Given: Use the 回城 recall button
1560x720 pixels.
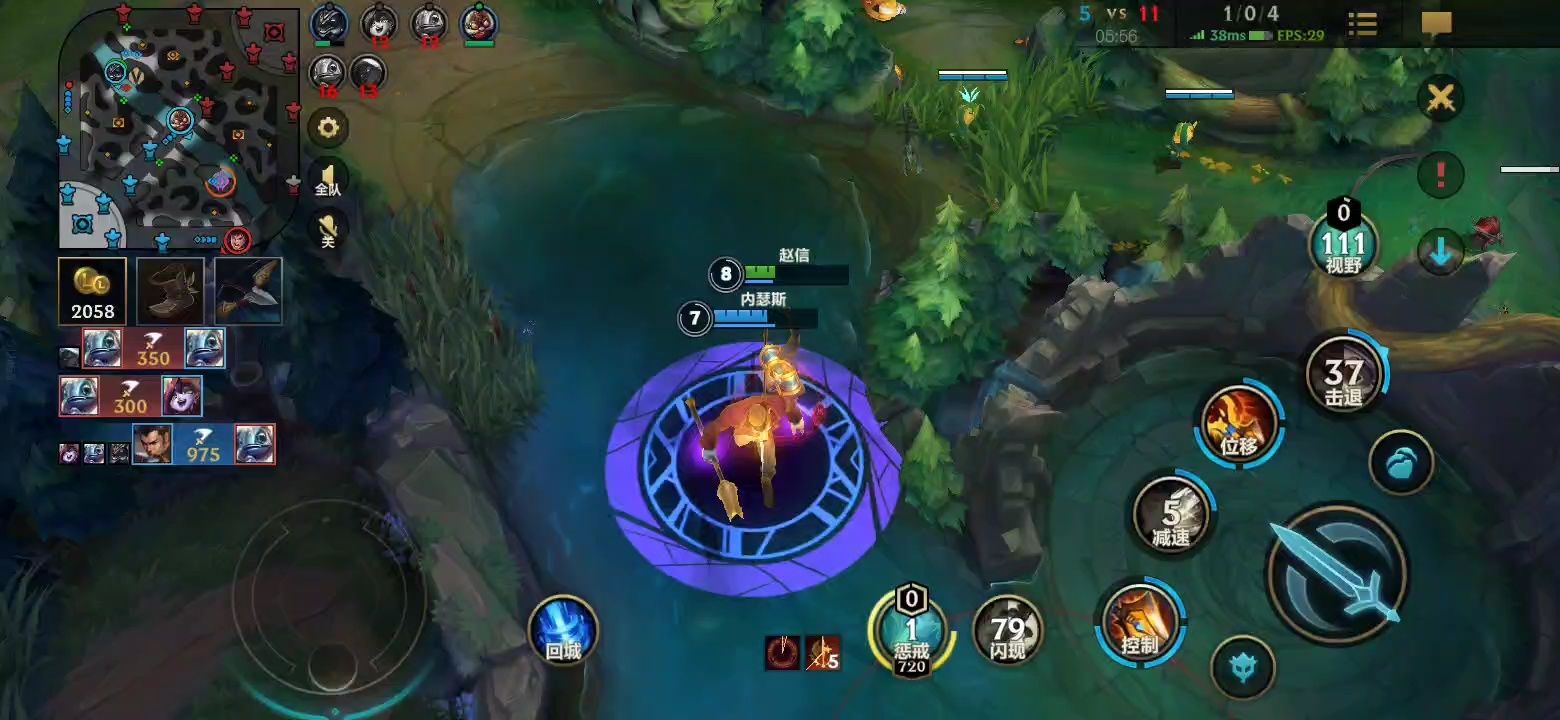Looking at the screenshot, I should [563, 631].
